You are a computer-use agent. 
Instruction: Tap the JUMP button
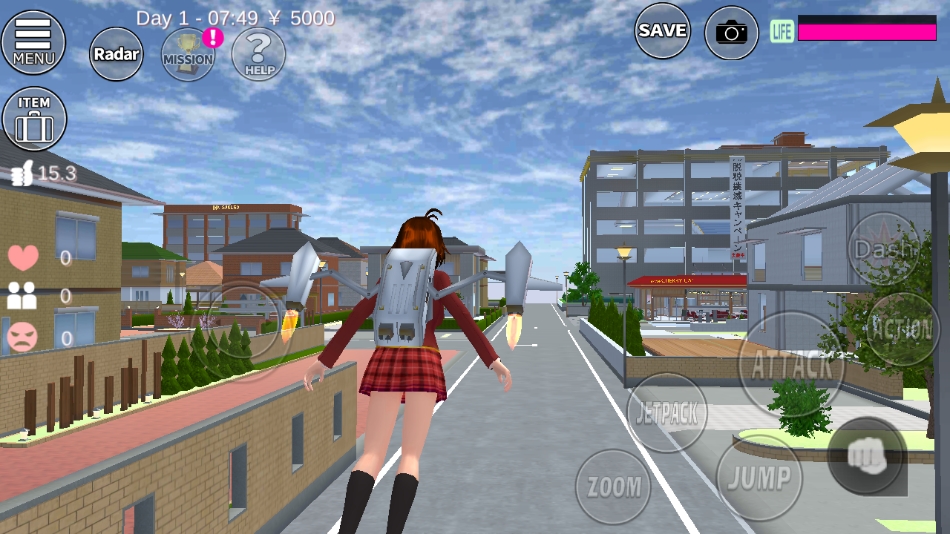(758, 477)
